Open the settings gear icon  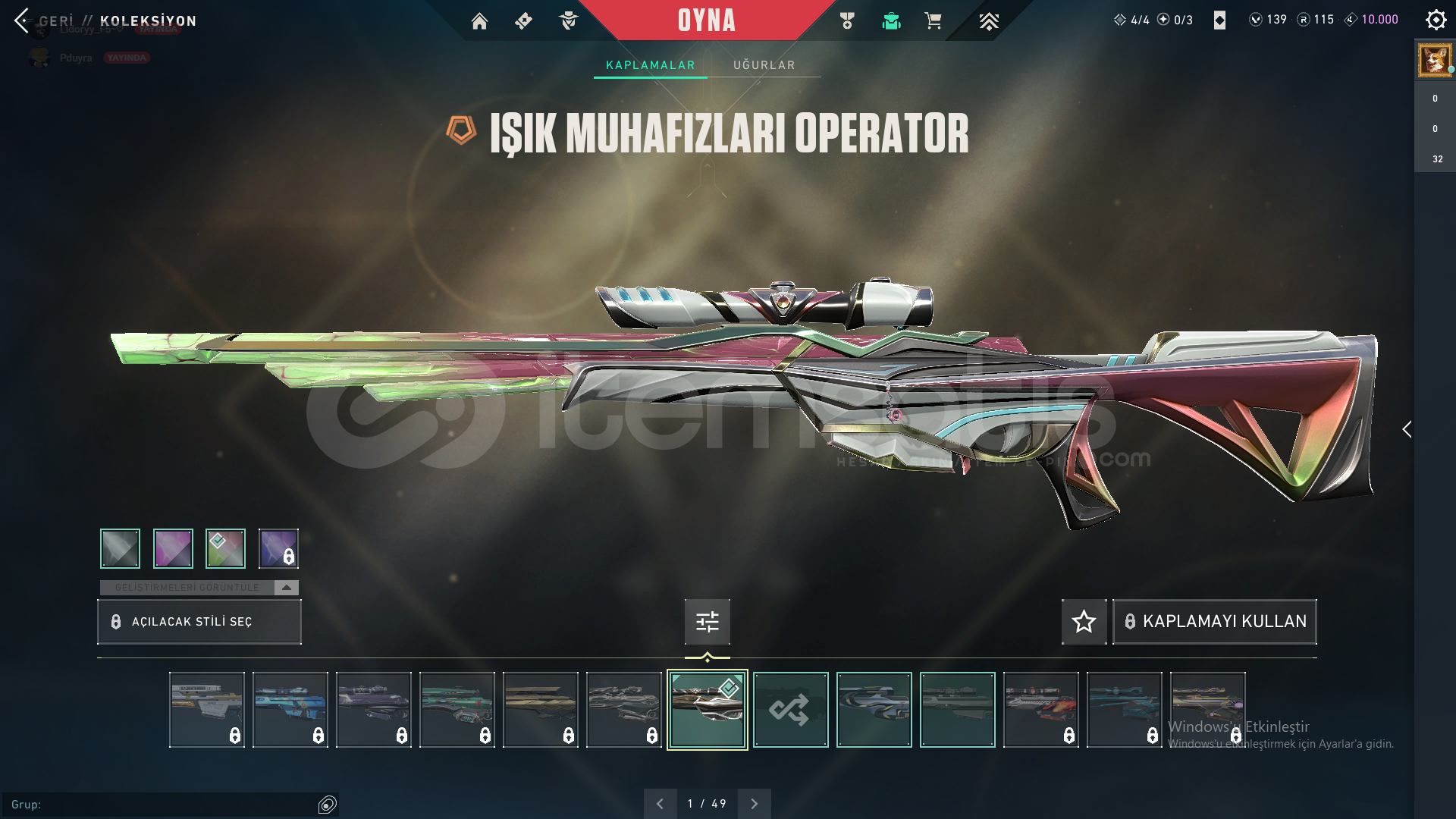click(1436, 20)
